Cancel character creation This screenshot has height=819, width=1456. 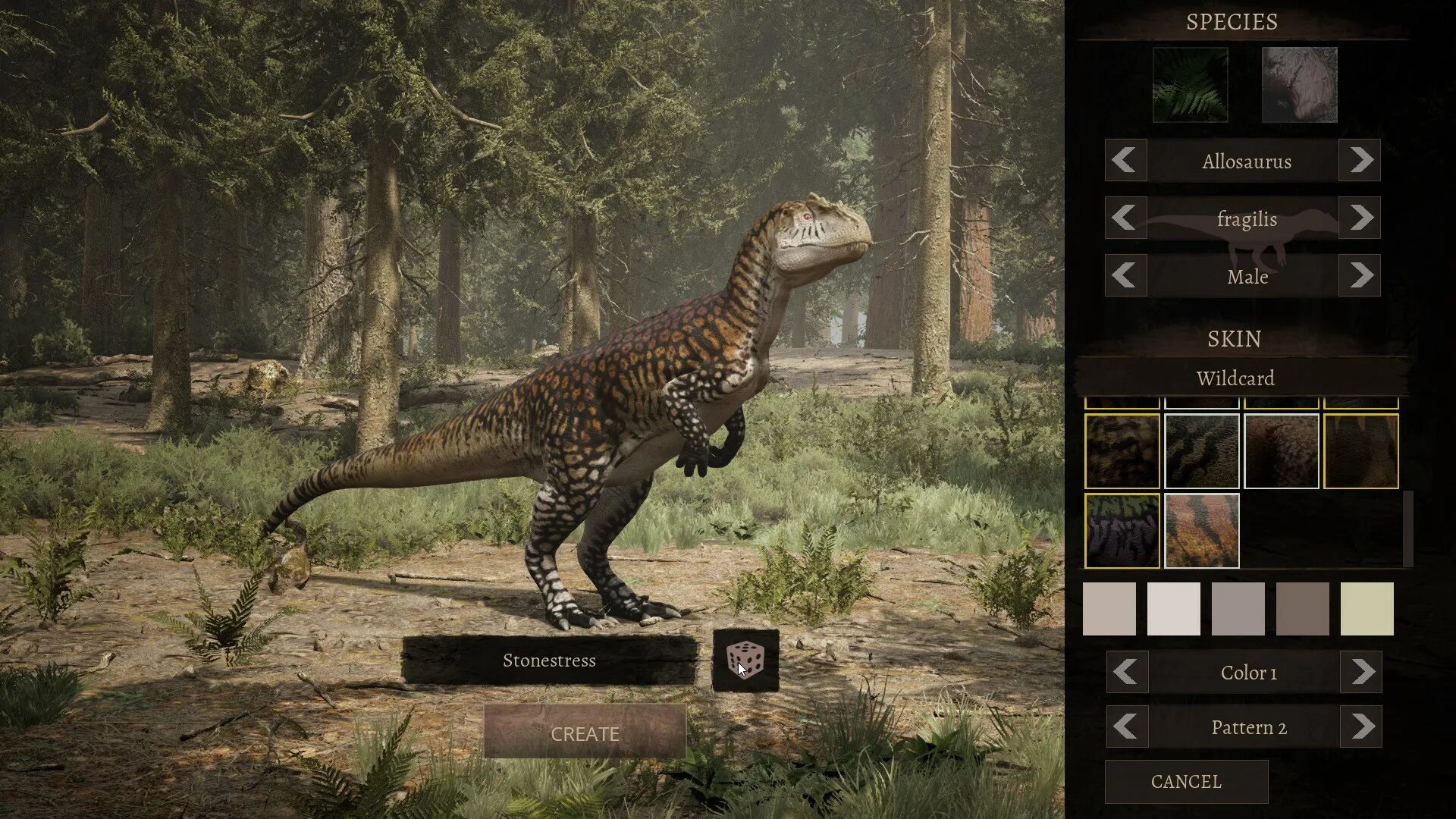(1186, 781)
